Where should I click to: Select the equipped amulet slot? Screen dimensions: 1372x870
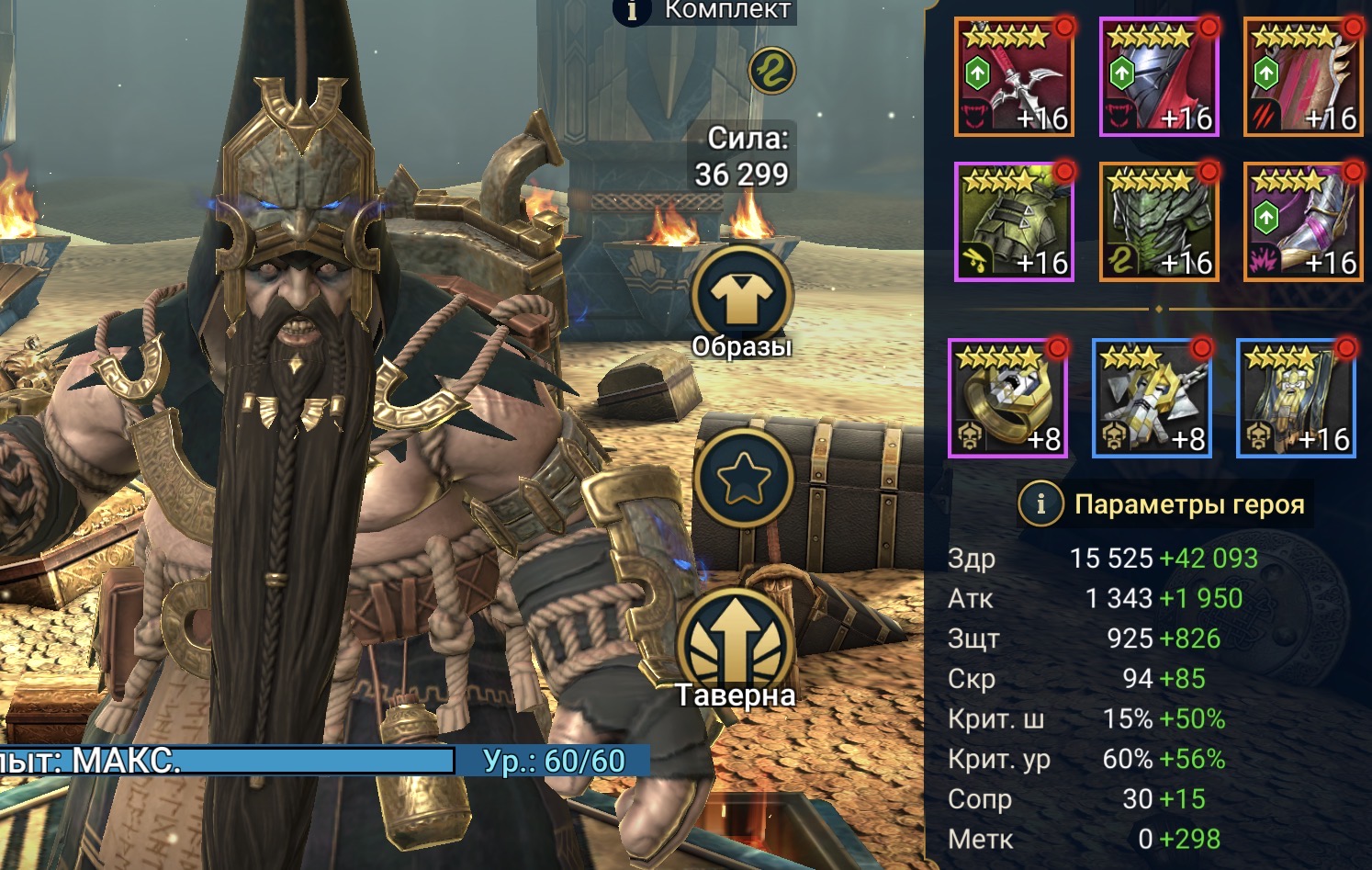[x=1152, y=399]
